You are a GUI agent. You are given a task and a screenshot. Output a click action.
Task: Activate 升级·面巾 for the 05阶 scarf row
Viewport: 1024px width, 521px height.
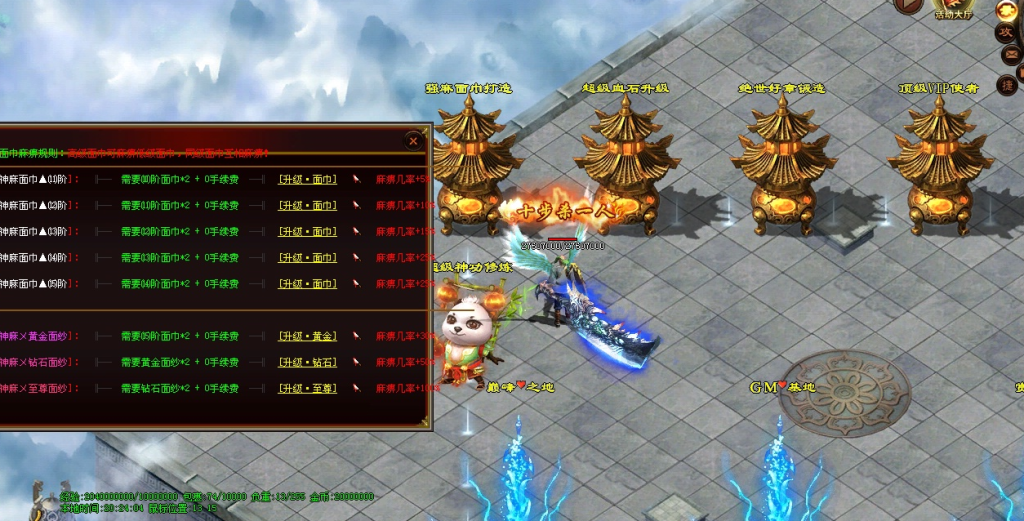(307, 284)
